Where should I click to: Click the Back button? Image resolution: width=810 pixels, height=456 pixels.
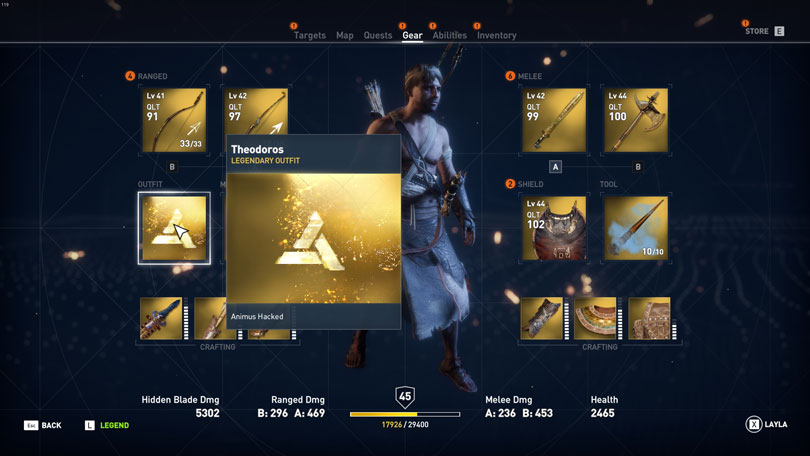43,426
